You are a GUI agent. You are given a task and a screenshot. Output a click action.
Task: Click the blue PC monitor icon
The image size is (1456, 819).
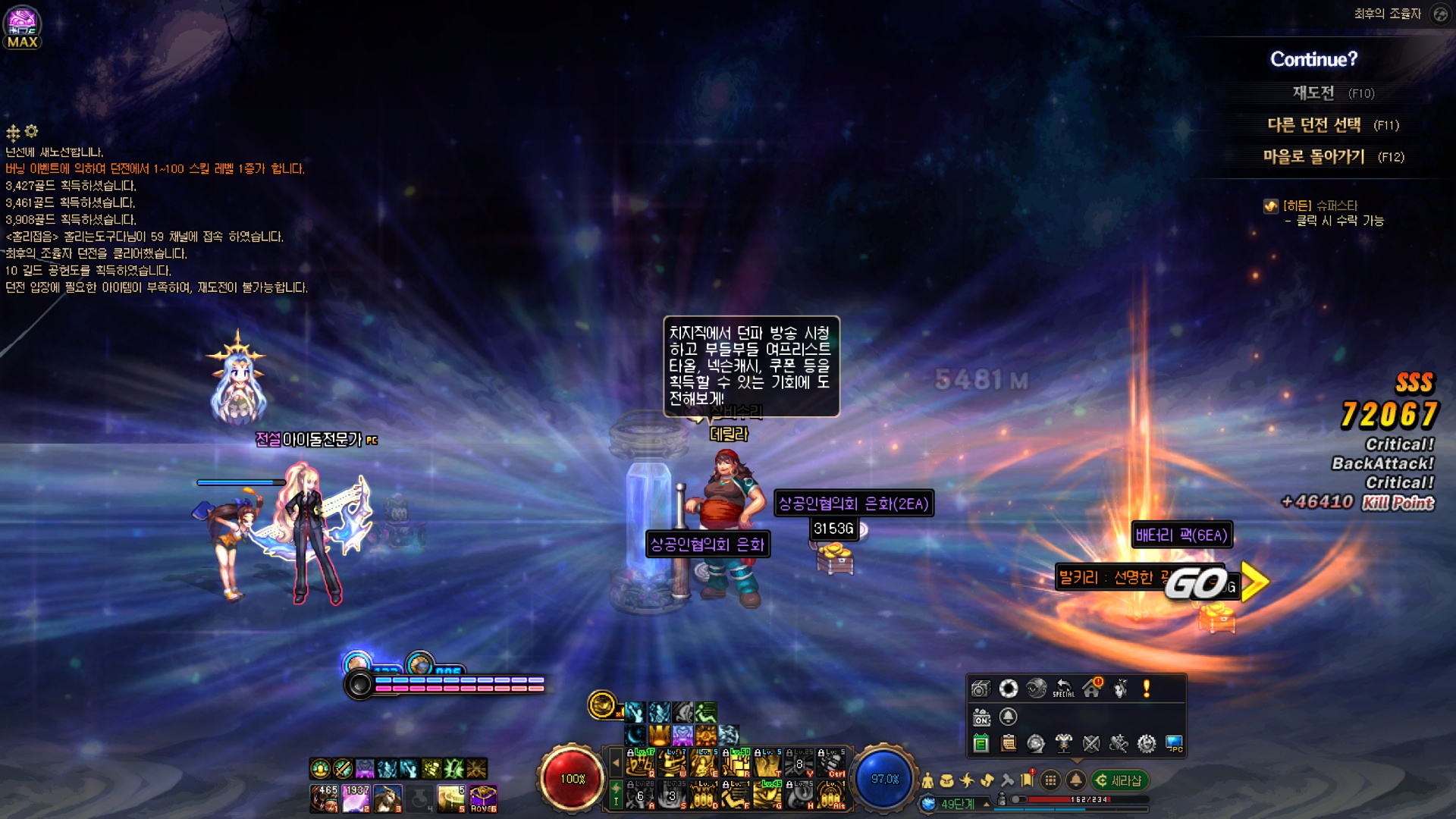coord(1174,744)
